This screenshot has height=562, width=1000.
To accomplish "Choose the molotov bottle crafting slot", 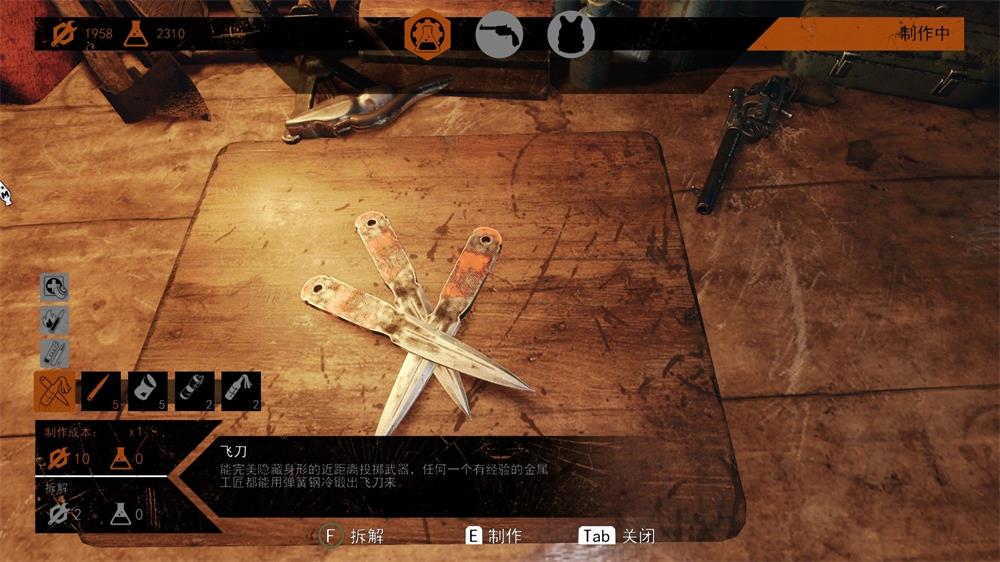I will coord(241,391).
